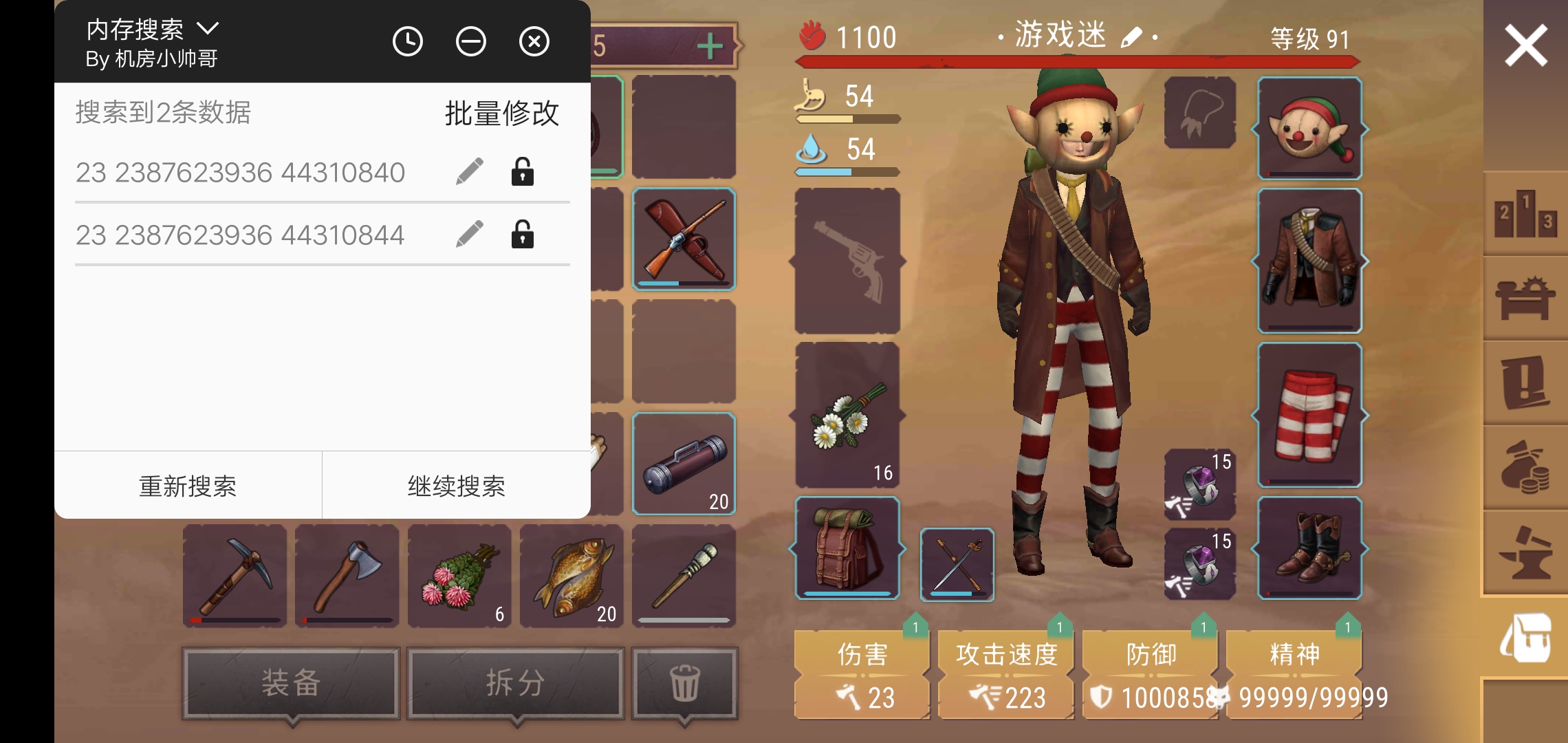
Task: Select the fish stack of 20
Action: [571, 575]
